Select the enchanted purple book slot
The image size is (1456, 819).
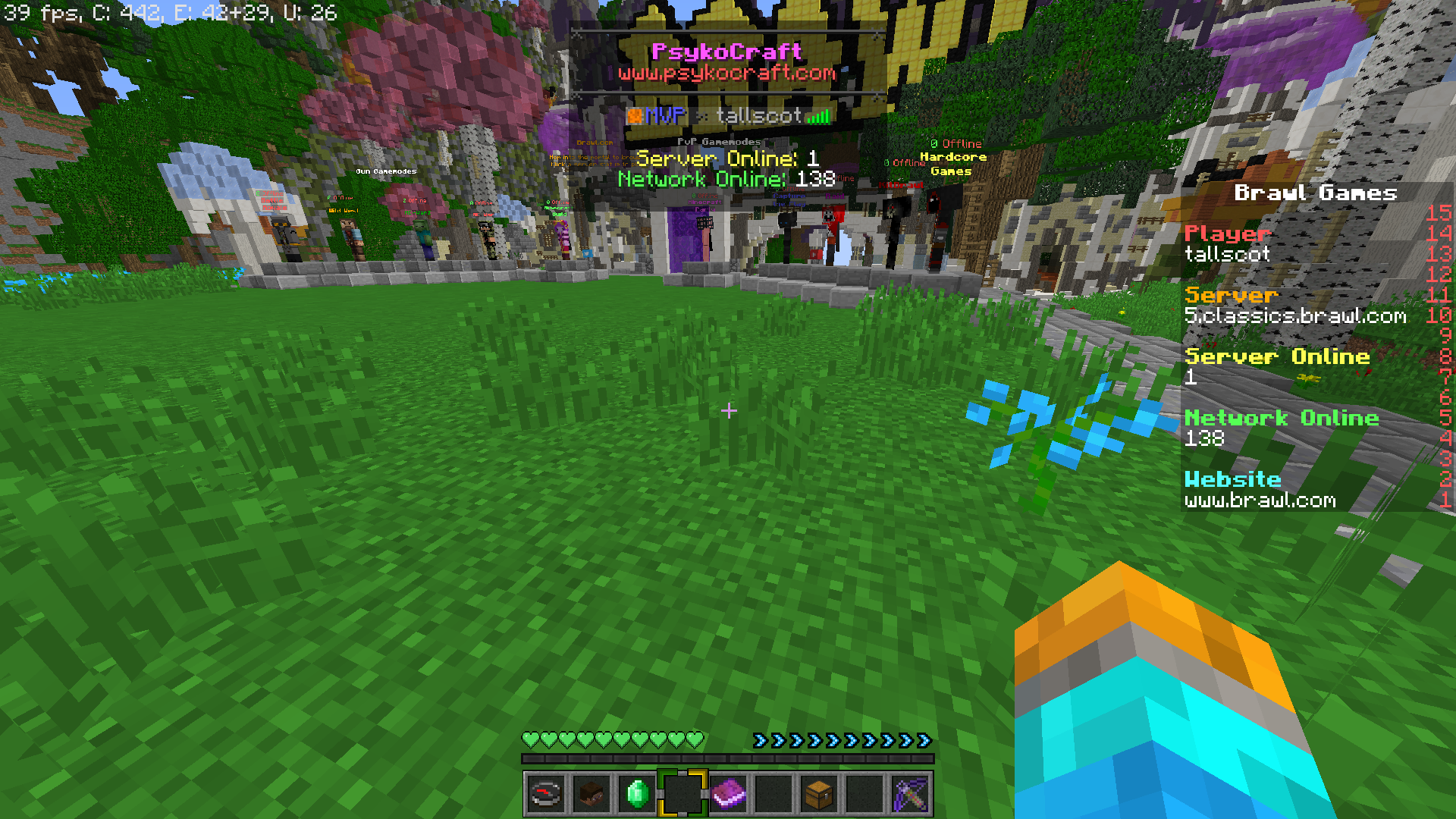tap(728, 794)
